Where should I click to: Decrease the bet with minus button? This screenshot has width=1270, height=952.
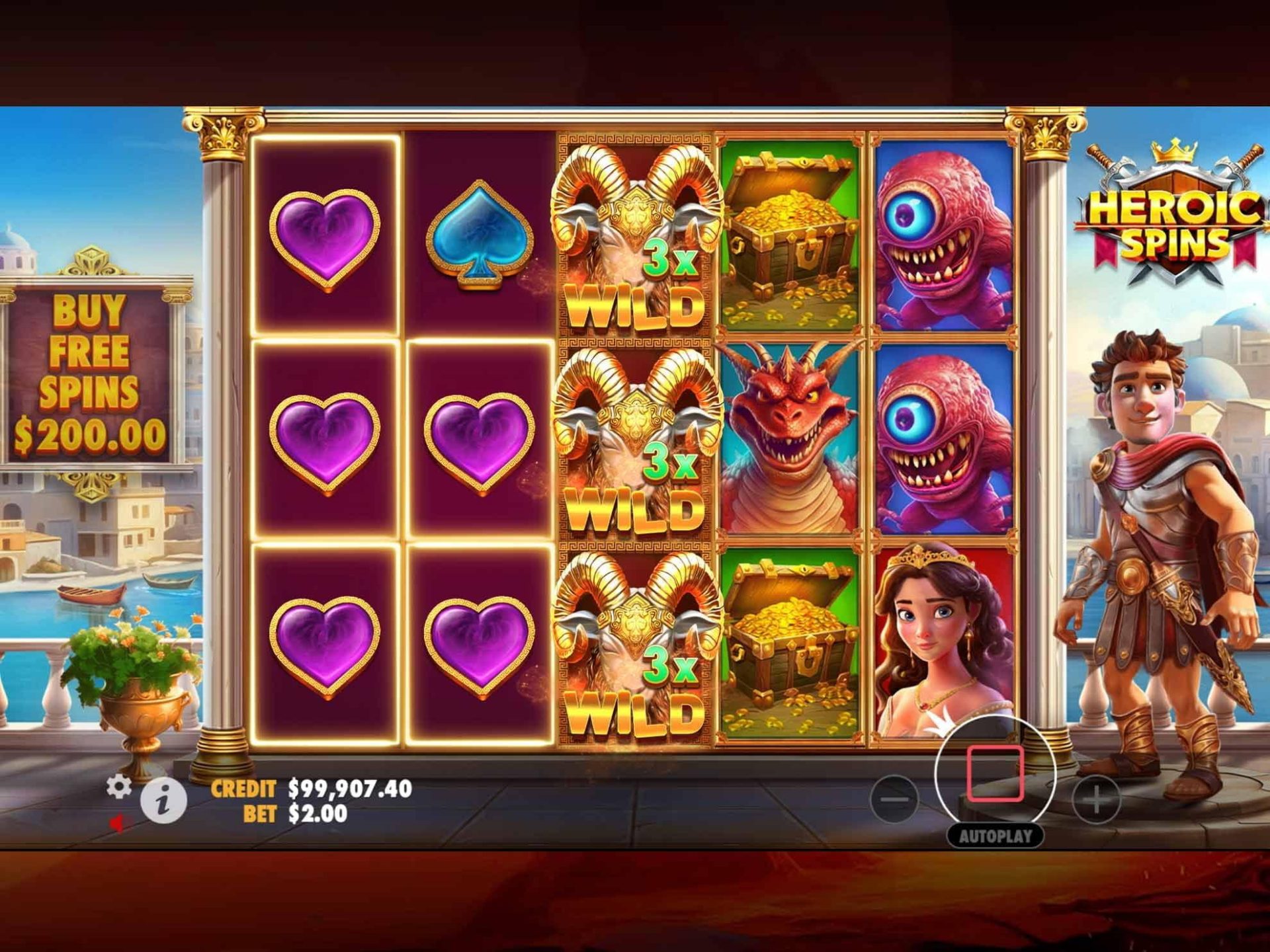(x=894, y=799)
